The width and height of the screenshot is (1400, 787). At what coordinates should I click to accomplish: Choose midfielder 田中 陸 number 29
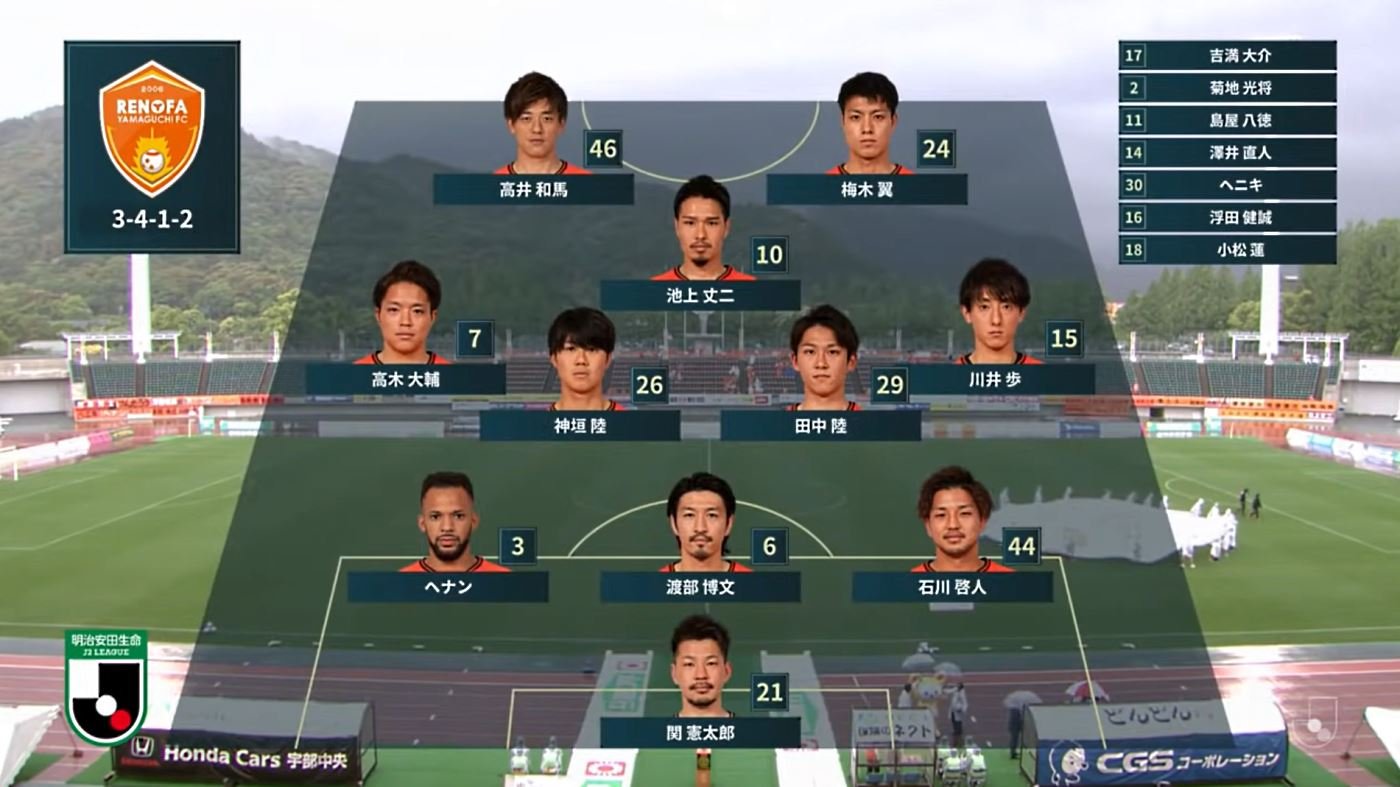[x=820, y=425]
